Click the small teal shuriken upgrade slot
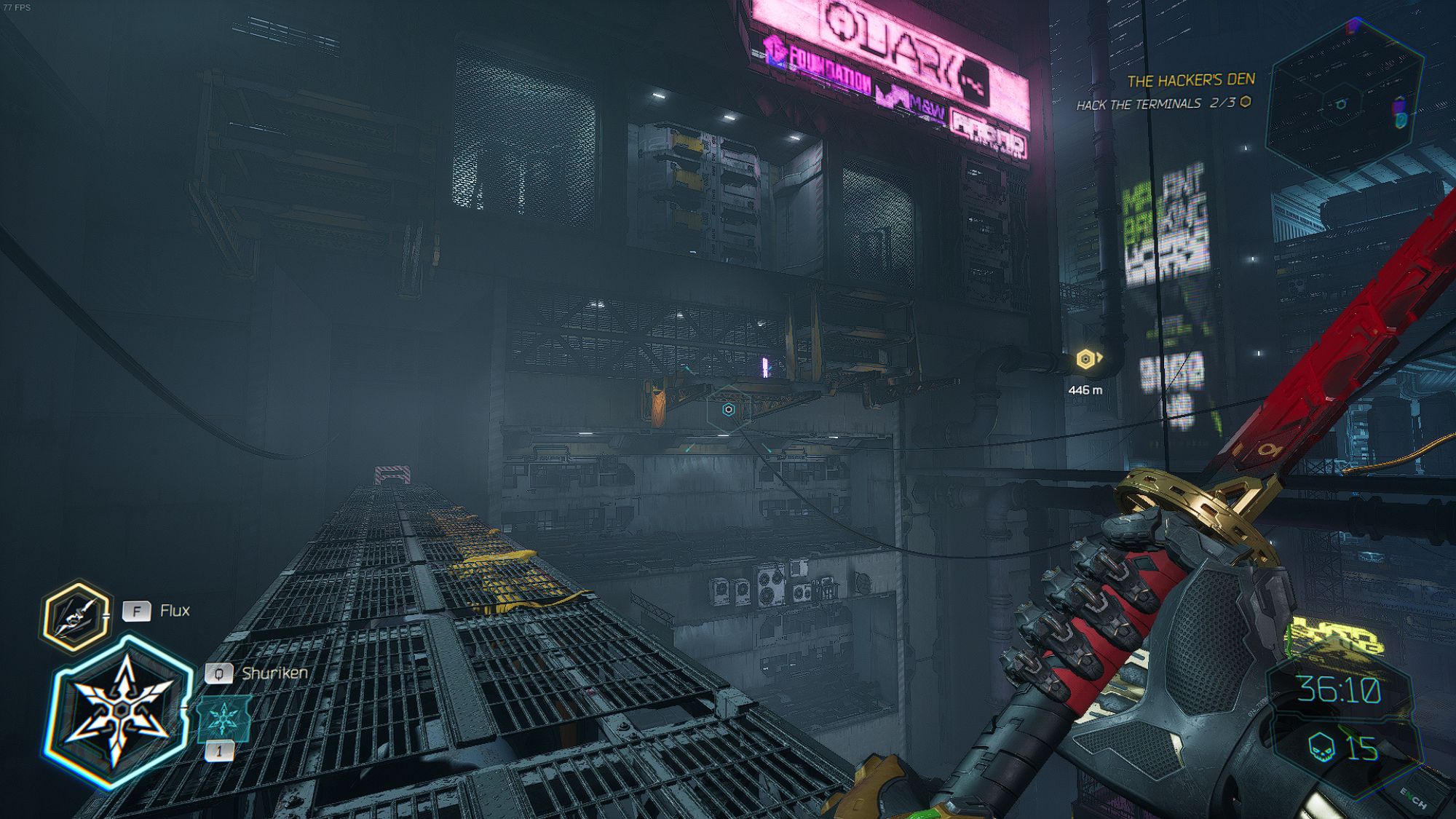The height and width of the screenshot is (819, 1456). pos(223,718)
